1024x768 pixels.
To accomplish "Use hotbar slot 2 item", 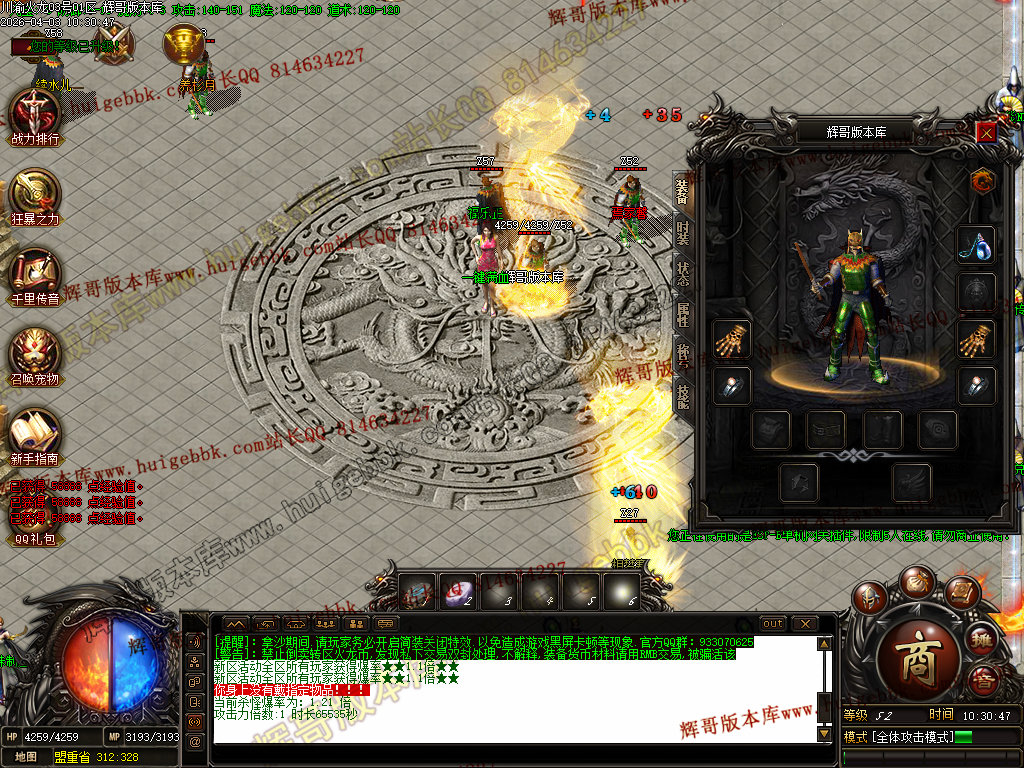I will (x=459, y=592).
